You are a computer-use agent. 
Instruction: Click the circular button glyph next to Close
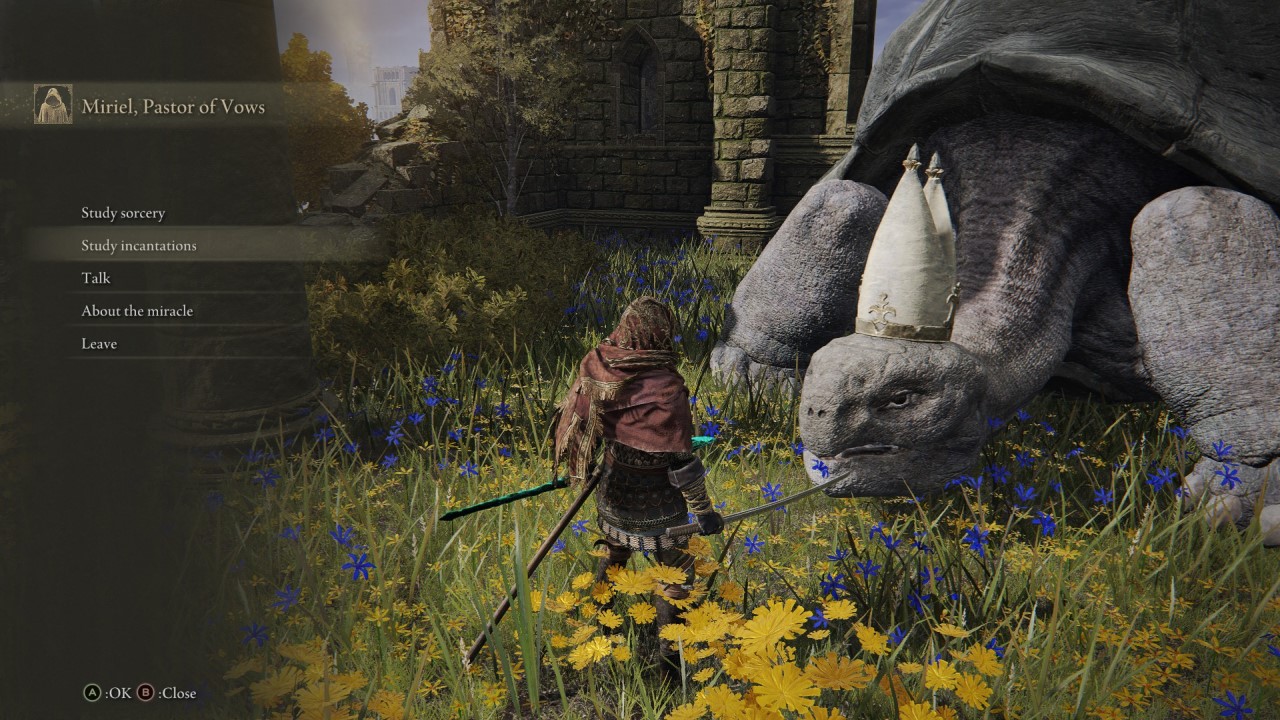tap(145, 692)
